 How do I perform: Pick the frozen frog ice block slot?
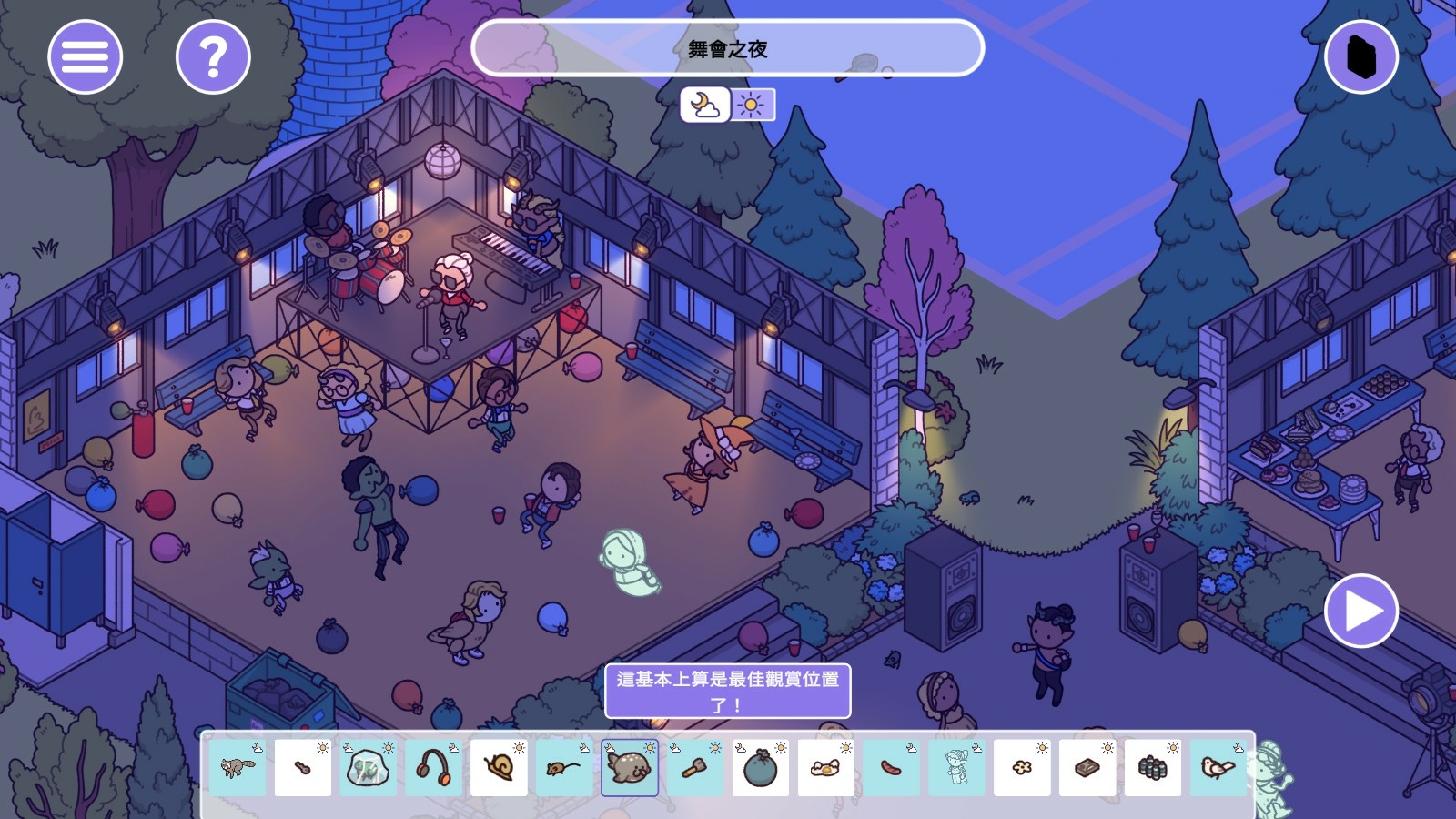(369, 767)
